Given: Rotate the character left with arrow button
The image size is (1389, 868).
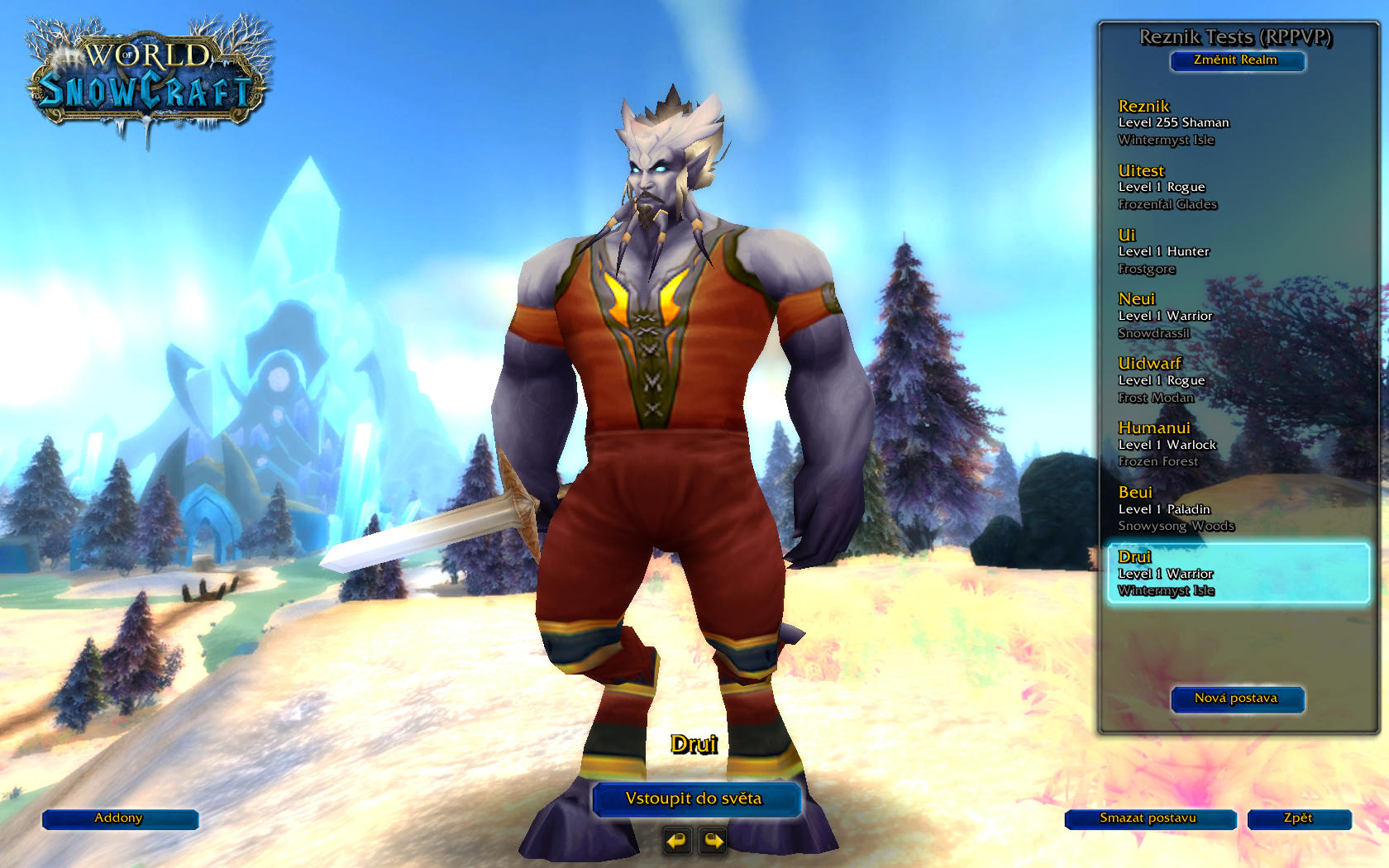Looking at the screenshot, I should point(677,841).
